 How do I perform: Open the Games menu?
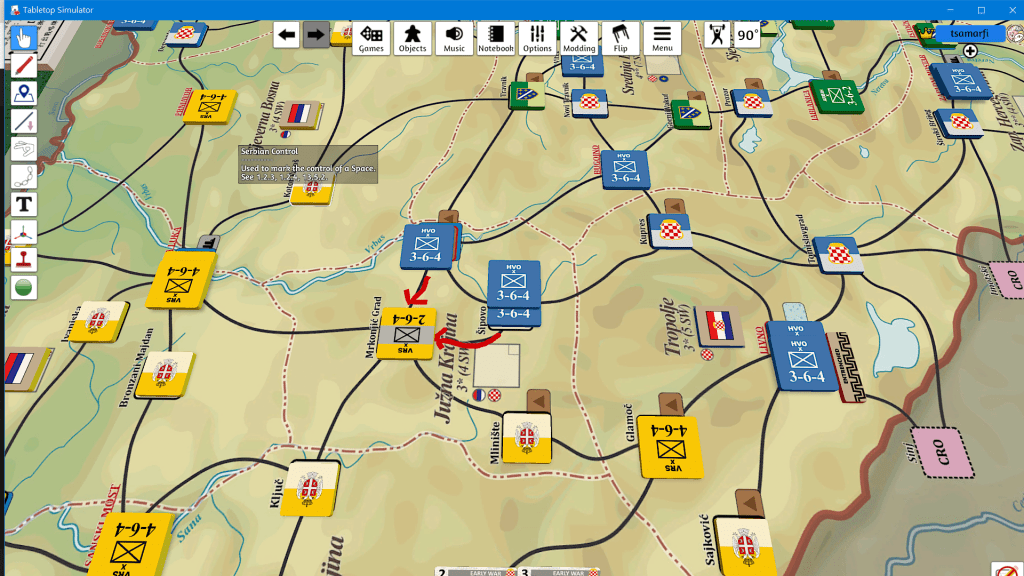pyautogui.click(x=372, y=38)
